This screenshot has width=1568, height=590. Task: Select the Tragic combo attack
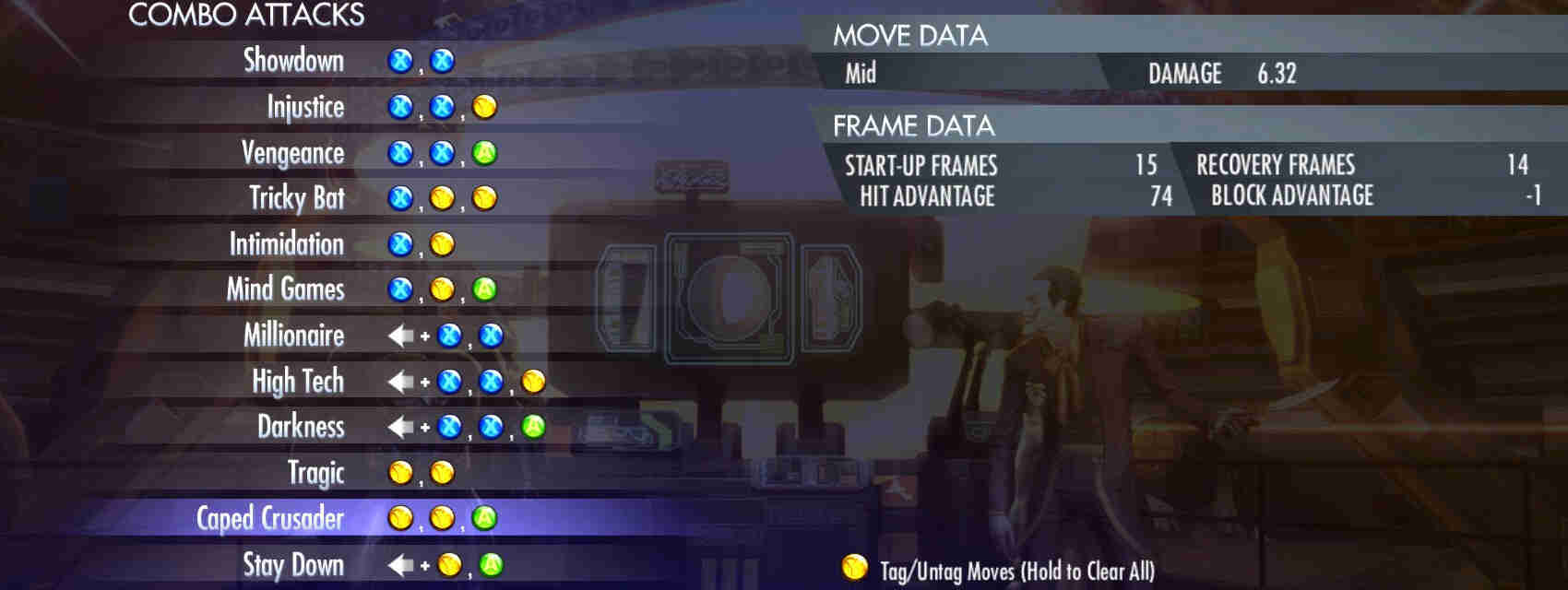pyautogui.click(x=315, y=473)
